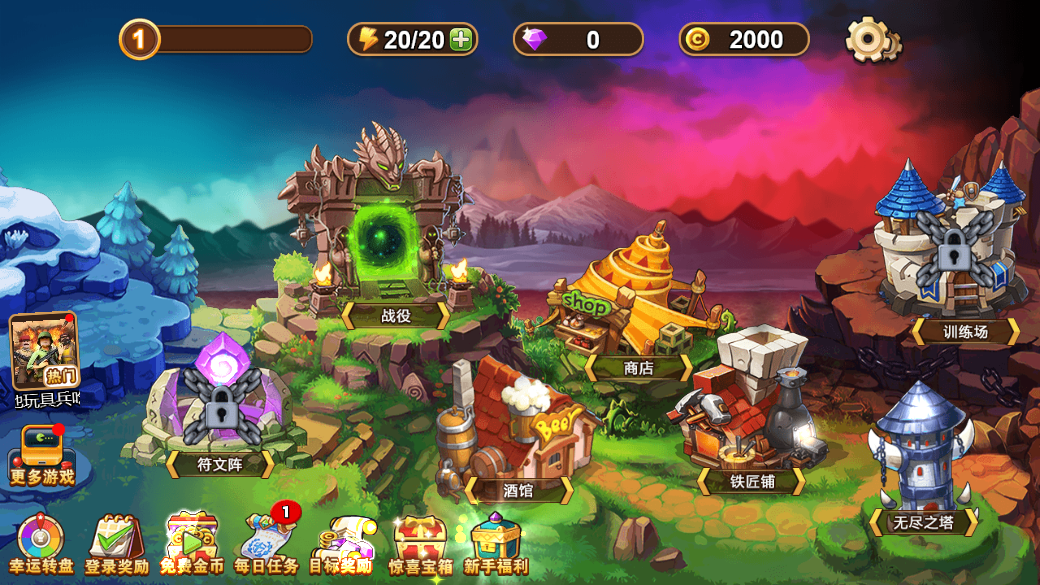1040x585 pixels.
Task: Show 更多游戏 more games
Action: (42, 456)
